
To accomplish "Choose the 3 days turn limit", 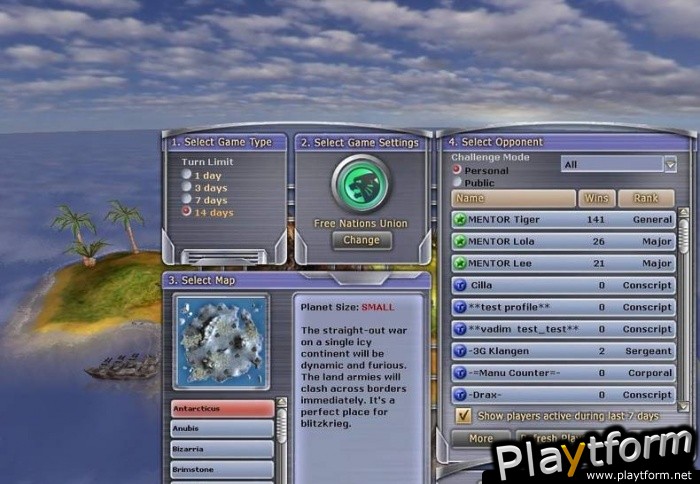I will pos(186,187).
